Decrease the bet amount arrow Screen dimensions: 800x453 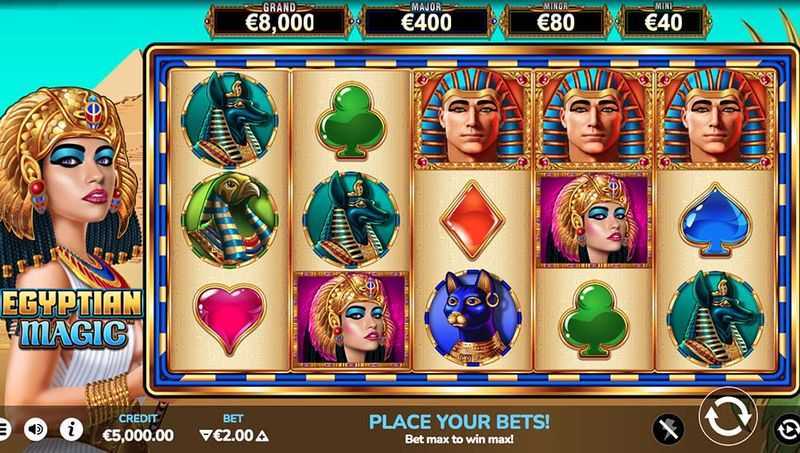click(206, 436)
